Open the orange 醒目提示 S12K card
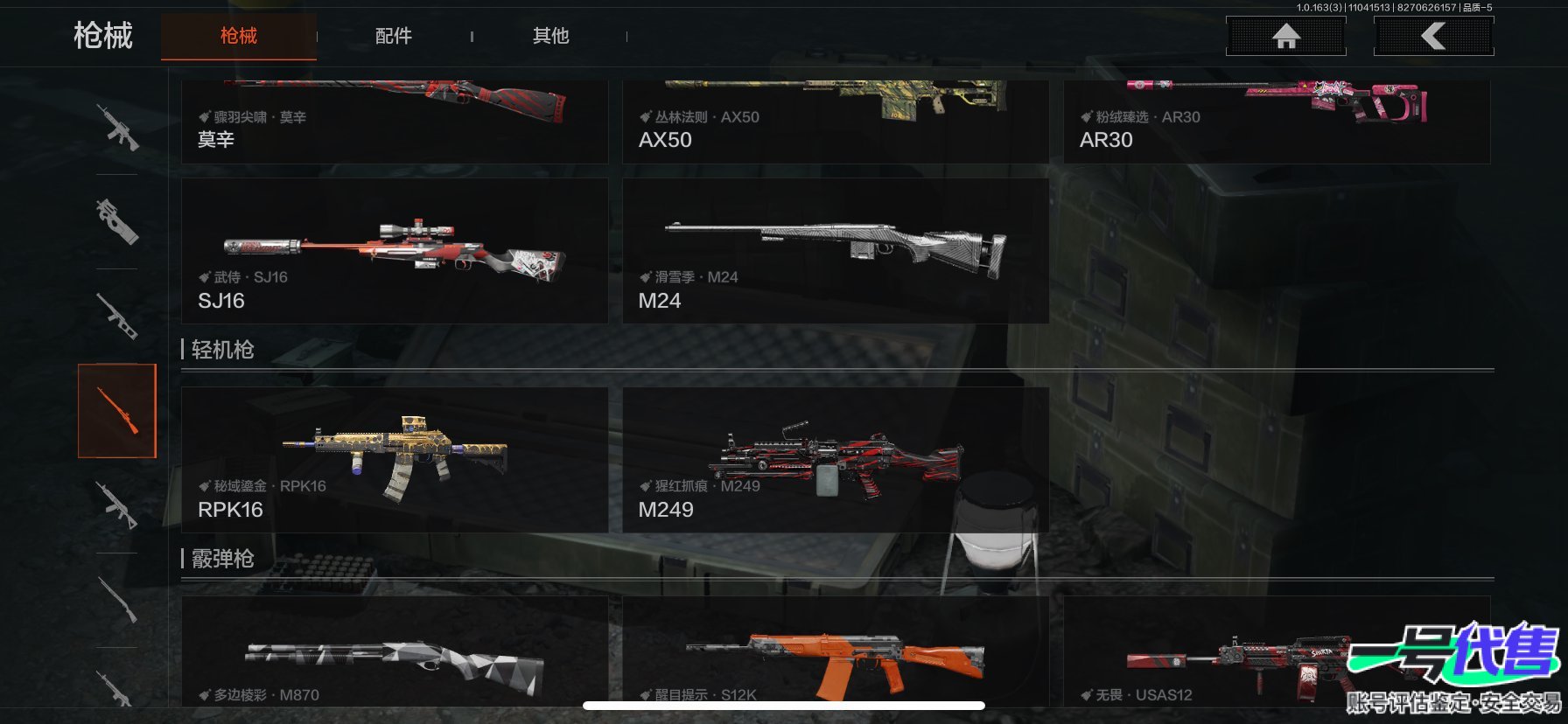 point(835,654)
